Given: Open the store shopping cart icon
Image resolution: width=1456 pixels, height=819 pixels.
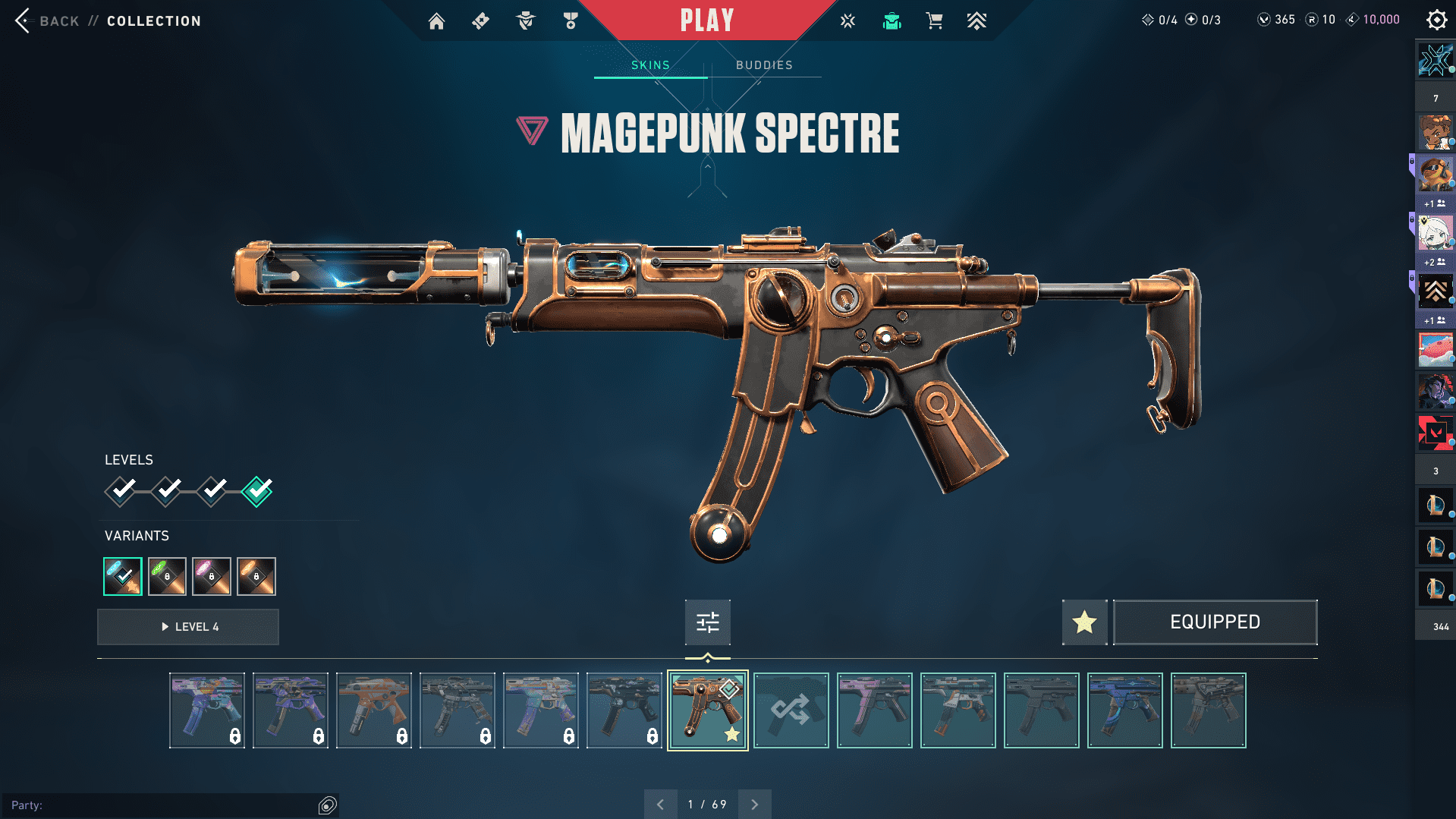Looking at the screenshot, I should (x=934, y=21).
